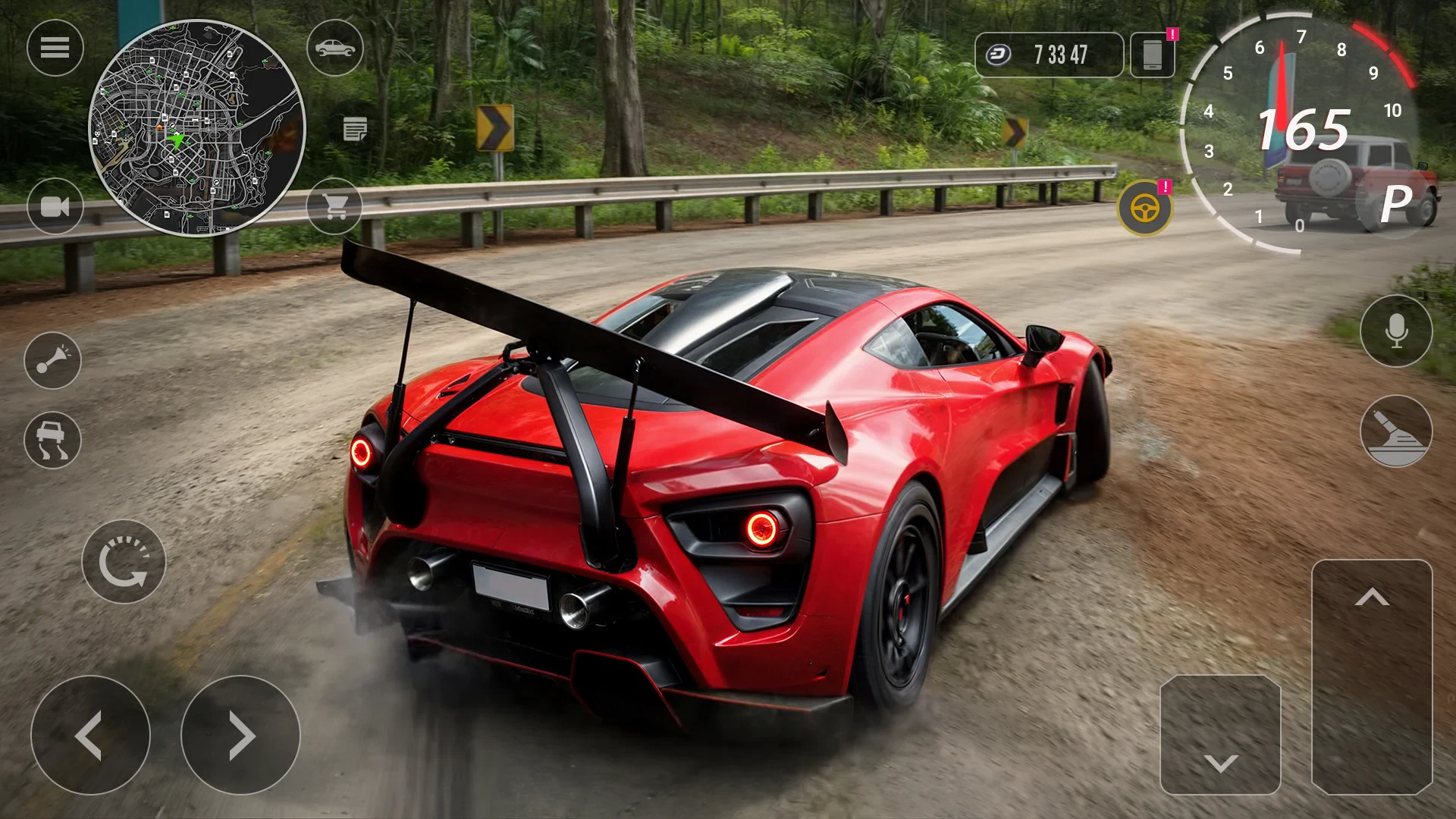Tap the coin currency balance panel
The height and width of the screenshot is (819, 1456).
pos(1049,55)
